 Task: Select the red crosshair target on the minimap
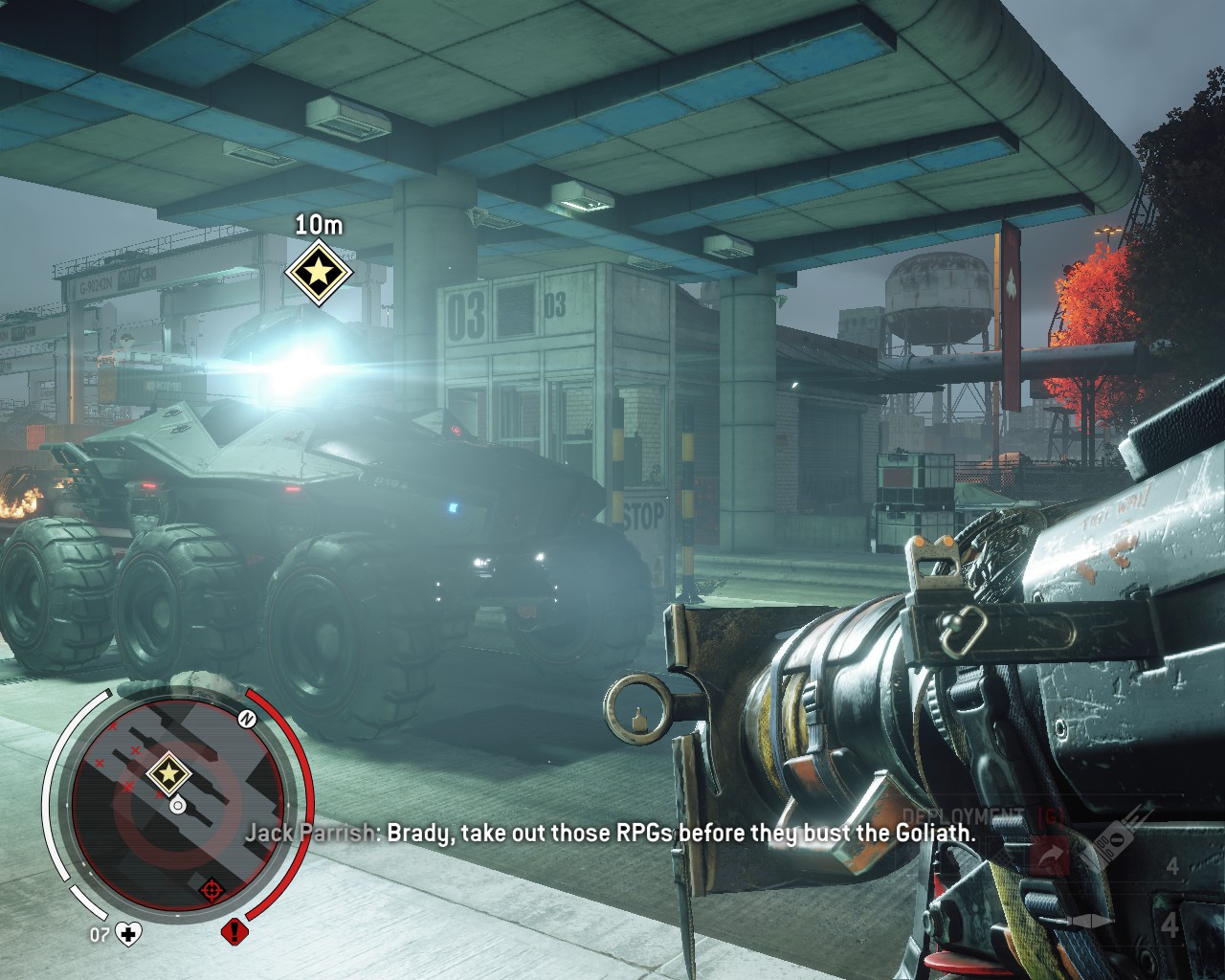click(212, 891)
